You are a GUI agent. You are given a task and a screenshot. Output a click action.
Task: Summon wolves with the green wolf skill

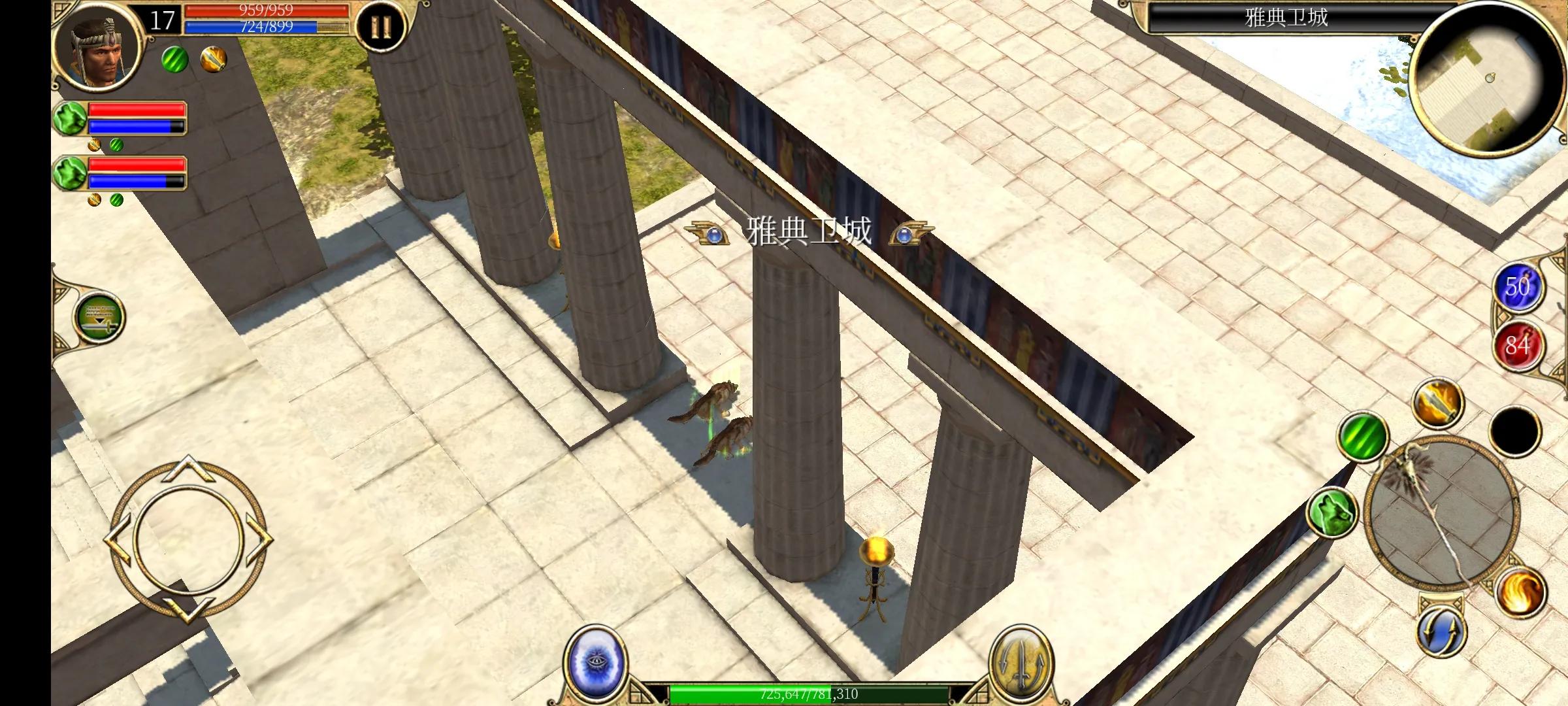1332,513
